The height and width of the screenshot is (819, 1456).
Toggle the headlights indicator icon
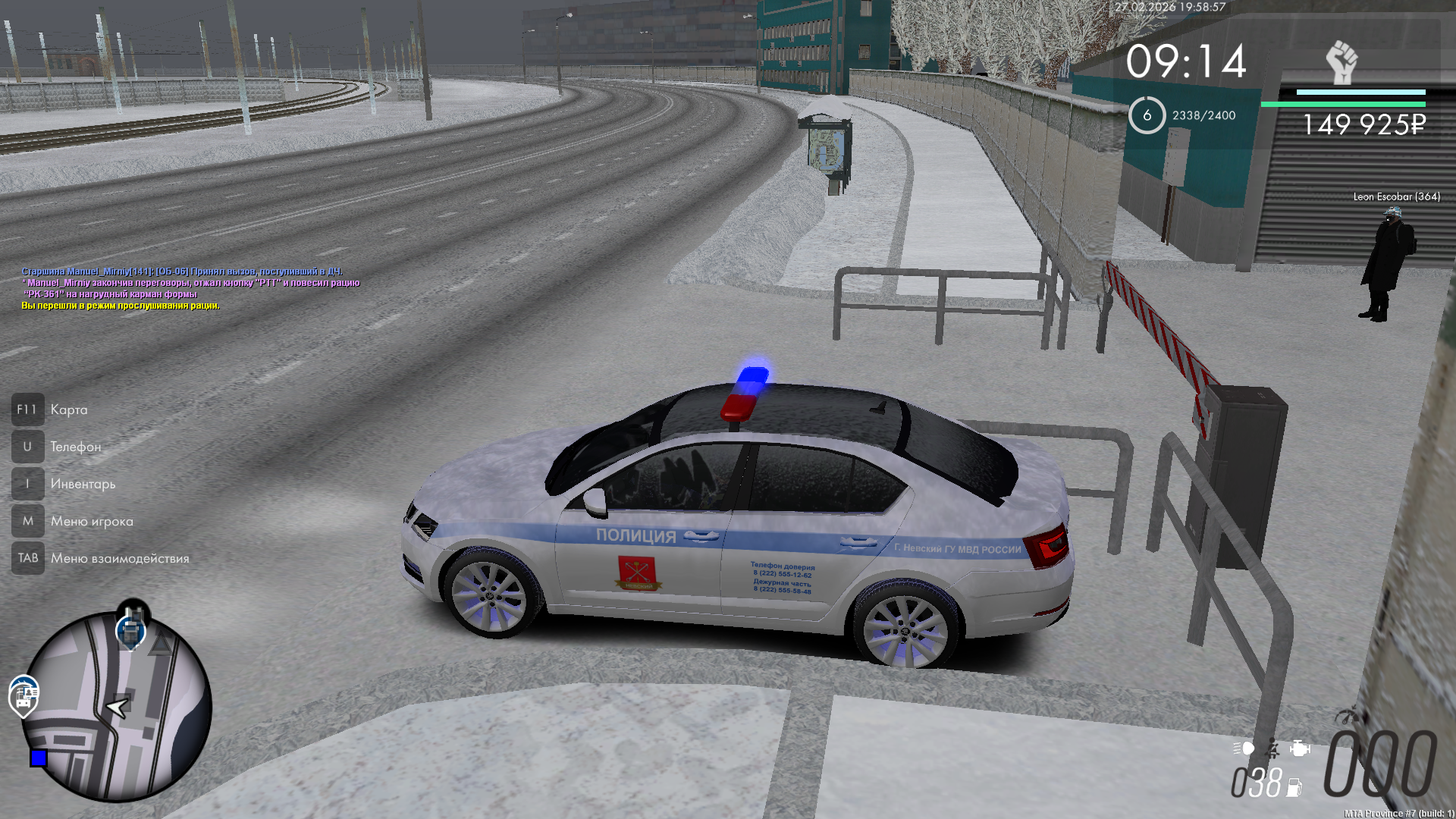point(1244,748)
